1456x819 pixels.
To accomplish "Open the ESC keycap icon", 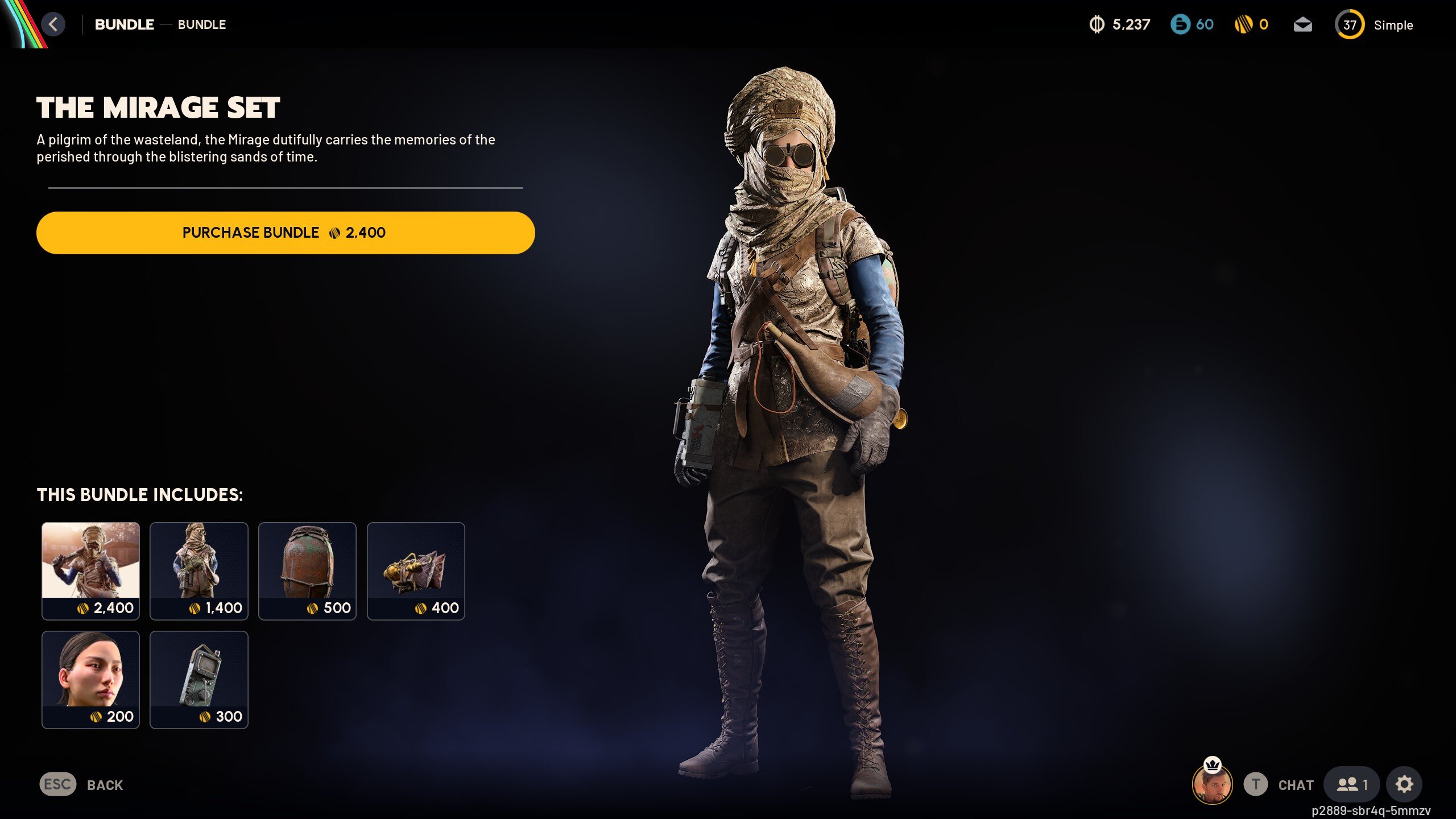I will point(57,785).
